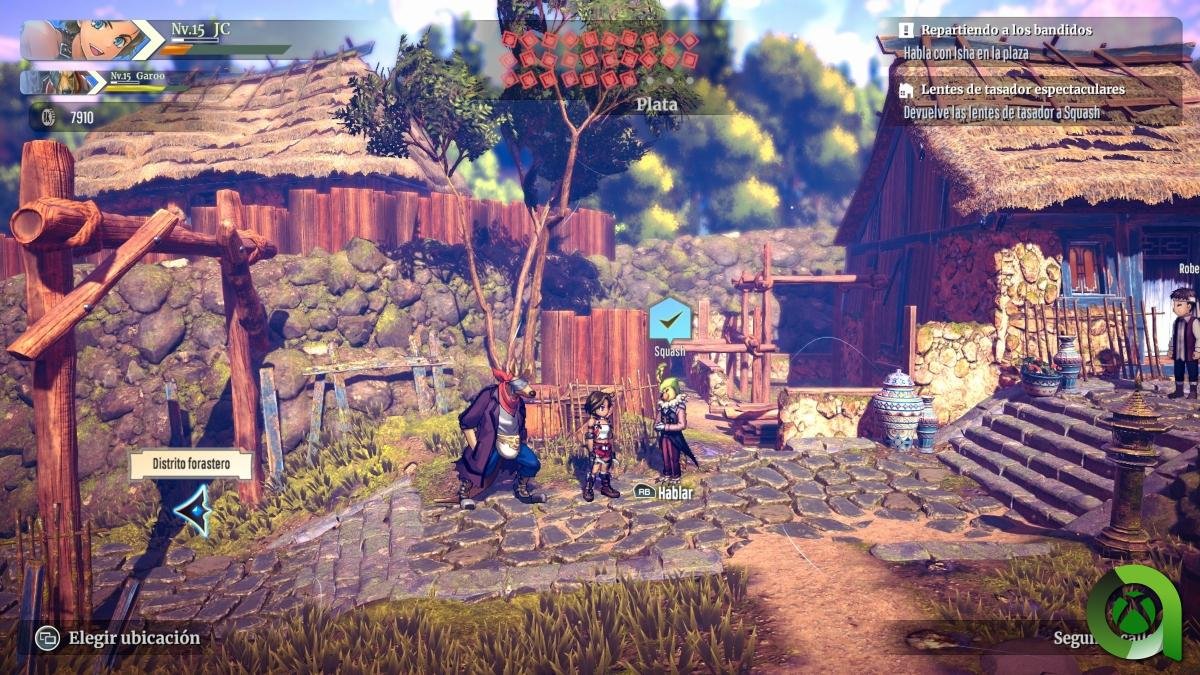This screenshot has height=675, width=1200.
Task: Open the 'Repartiendo a los bandidos' quest entry
Action: (x=1005, y=30)
